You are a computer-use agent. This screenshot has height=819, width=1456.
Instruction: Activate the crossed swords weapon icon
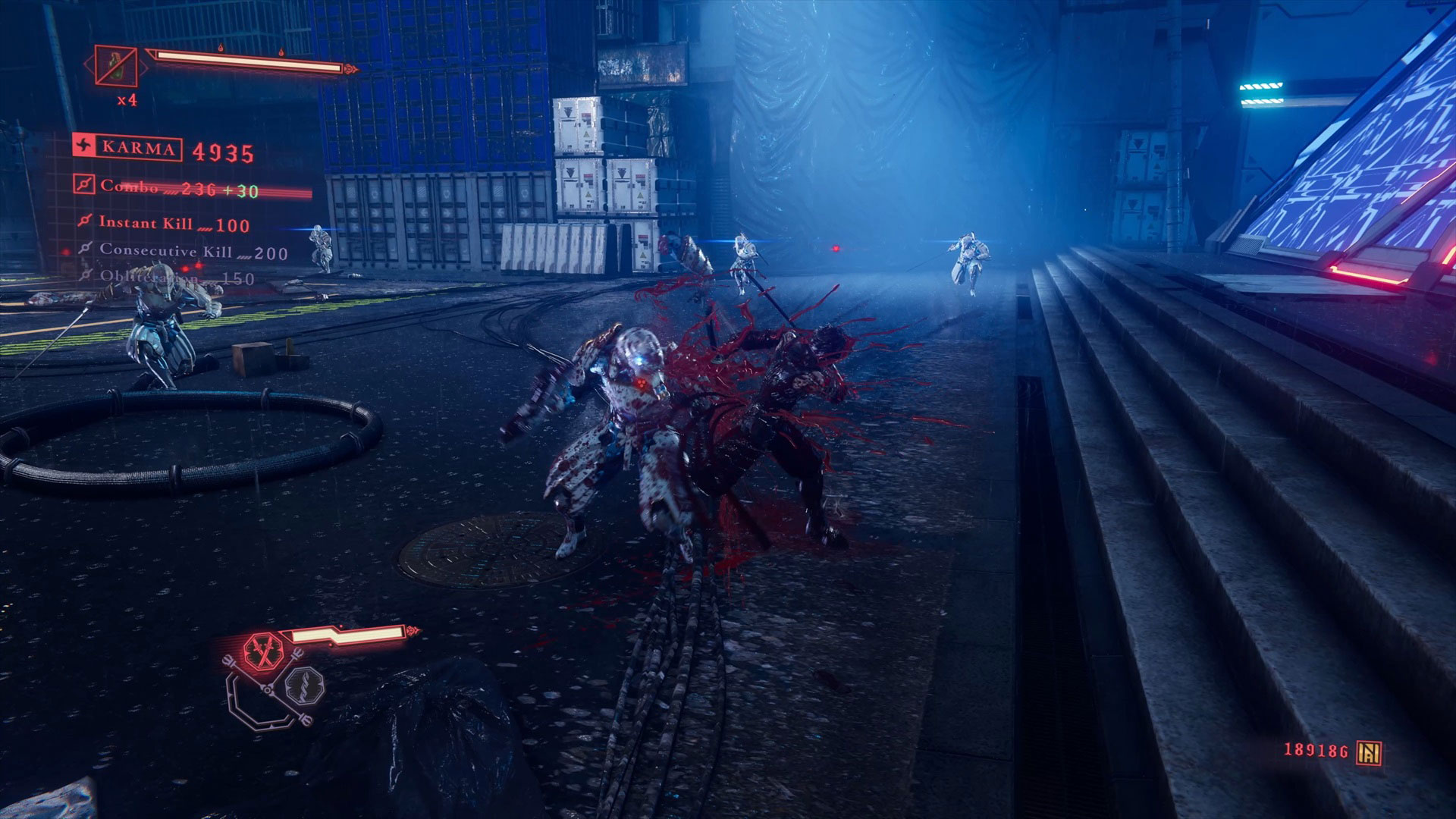point(262,651)
